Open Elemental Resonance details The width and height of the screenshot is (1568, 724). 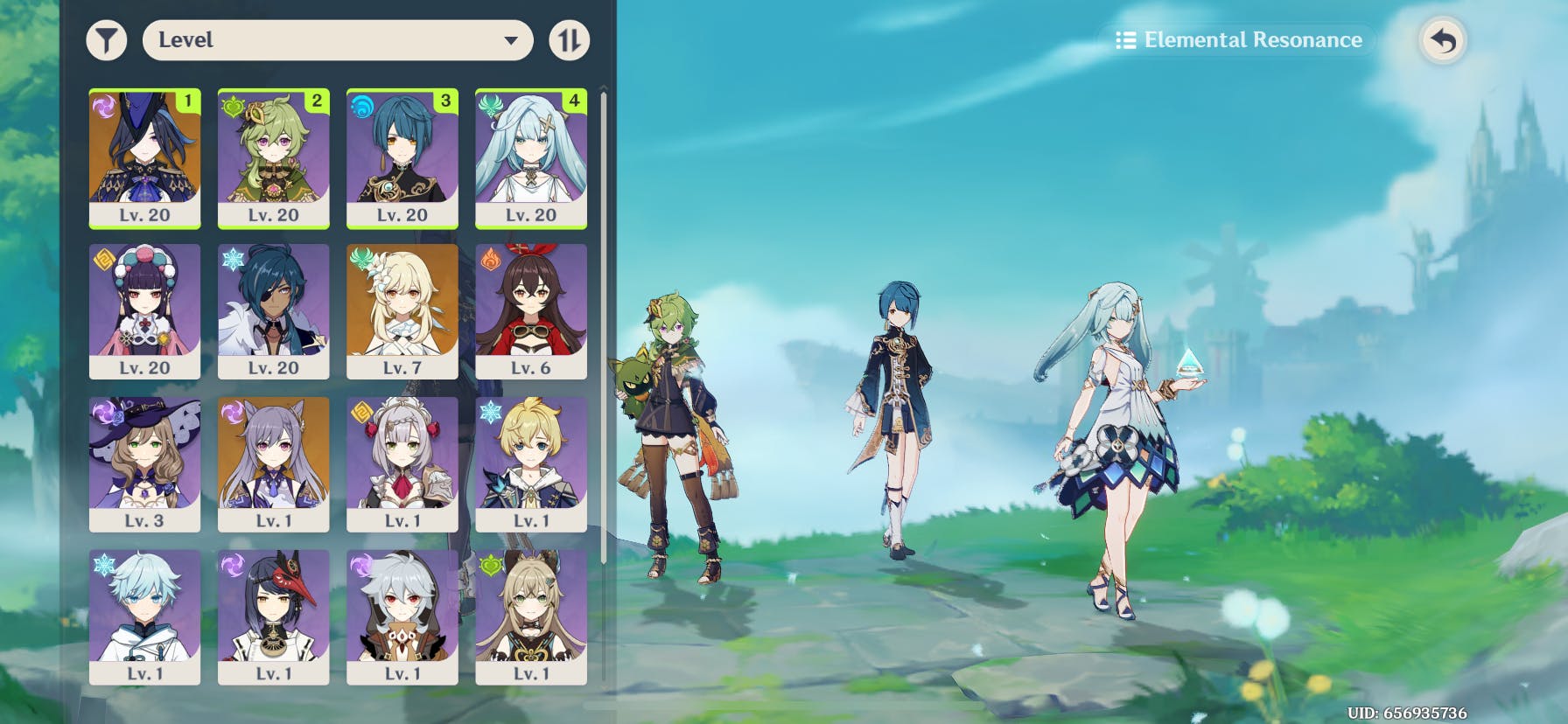click(x=1239, y=40)
